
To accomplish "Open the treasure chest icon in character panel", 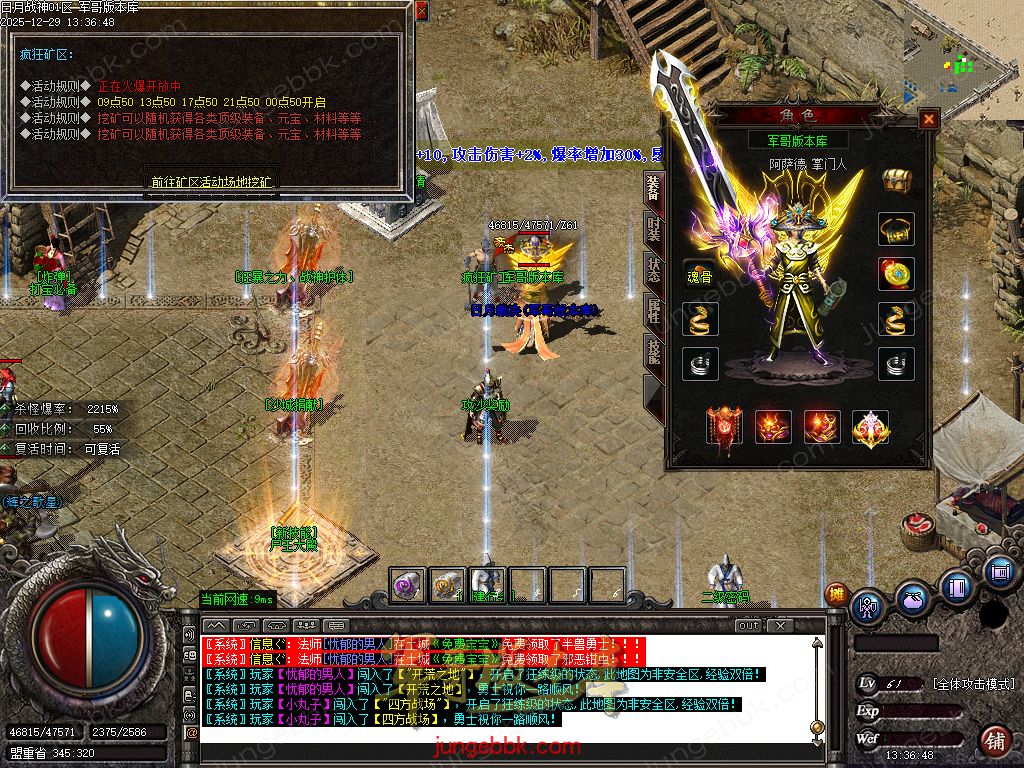I will [x=897, y=180].
